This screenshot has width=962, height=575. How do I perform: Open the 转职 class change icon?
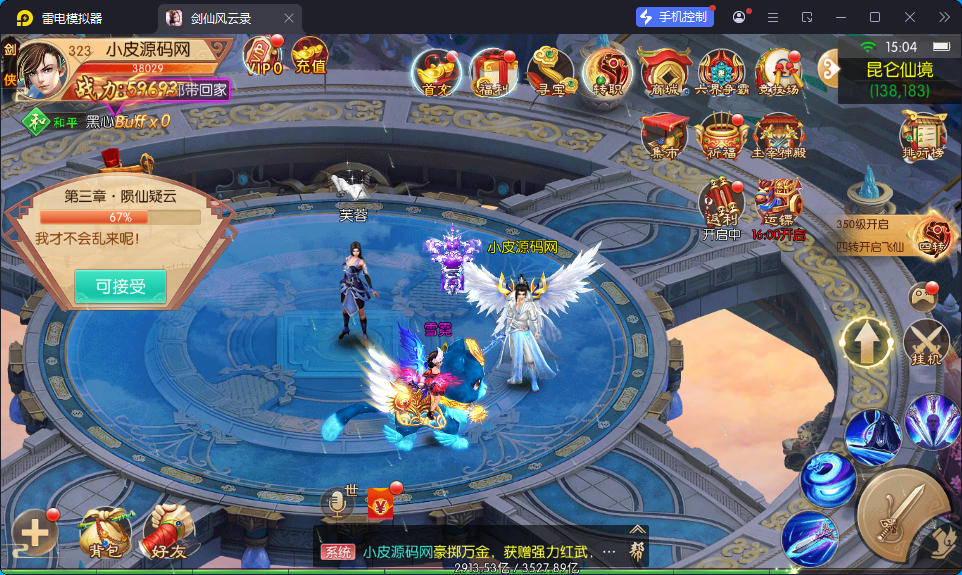pos(607,71)
